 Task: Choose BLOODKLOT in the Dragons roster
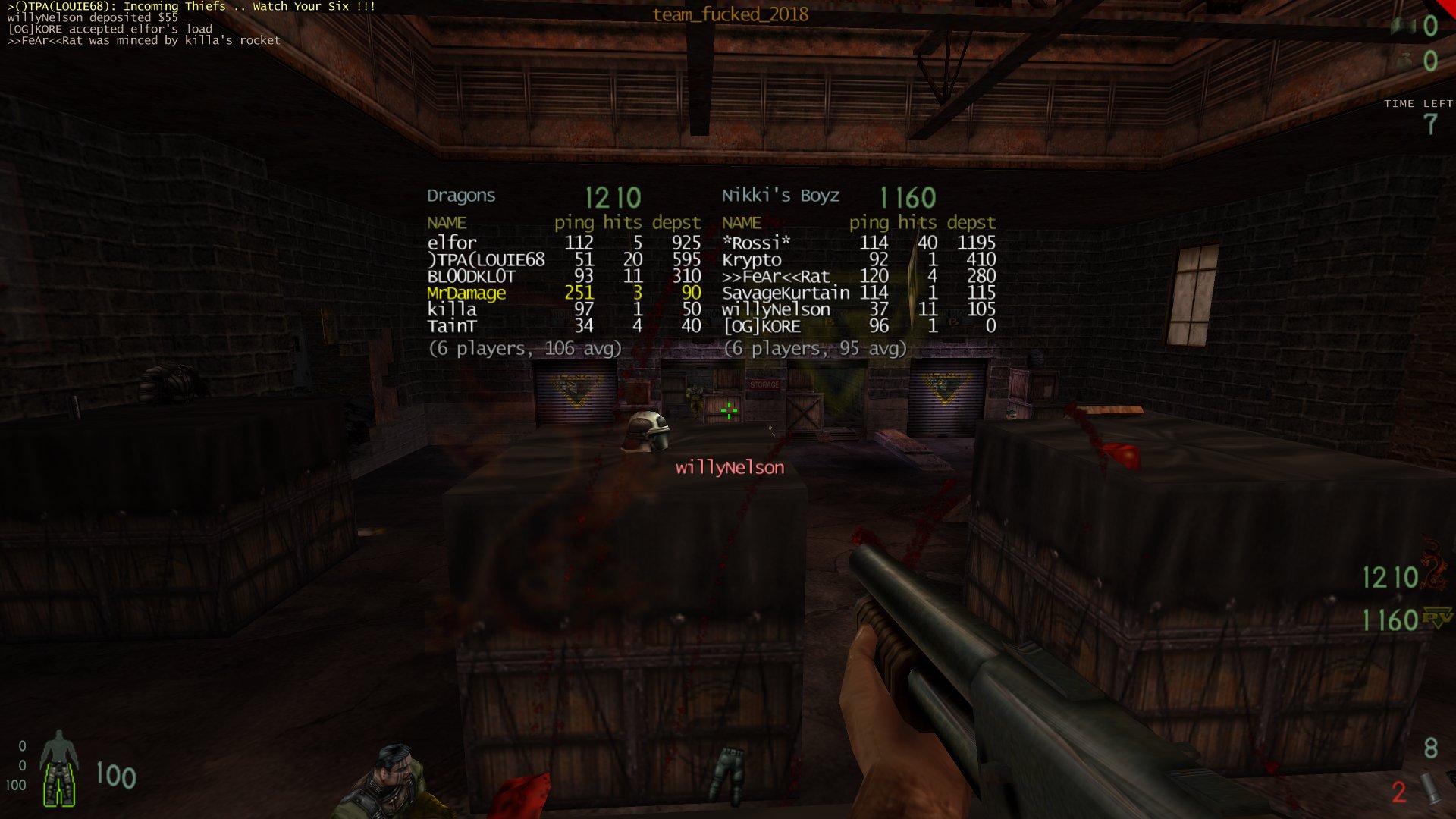(x=563, y=276)
